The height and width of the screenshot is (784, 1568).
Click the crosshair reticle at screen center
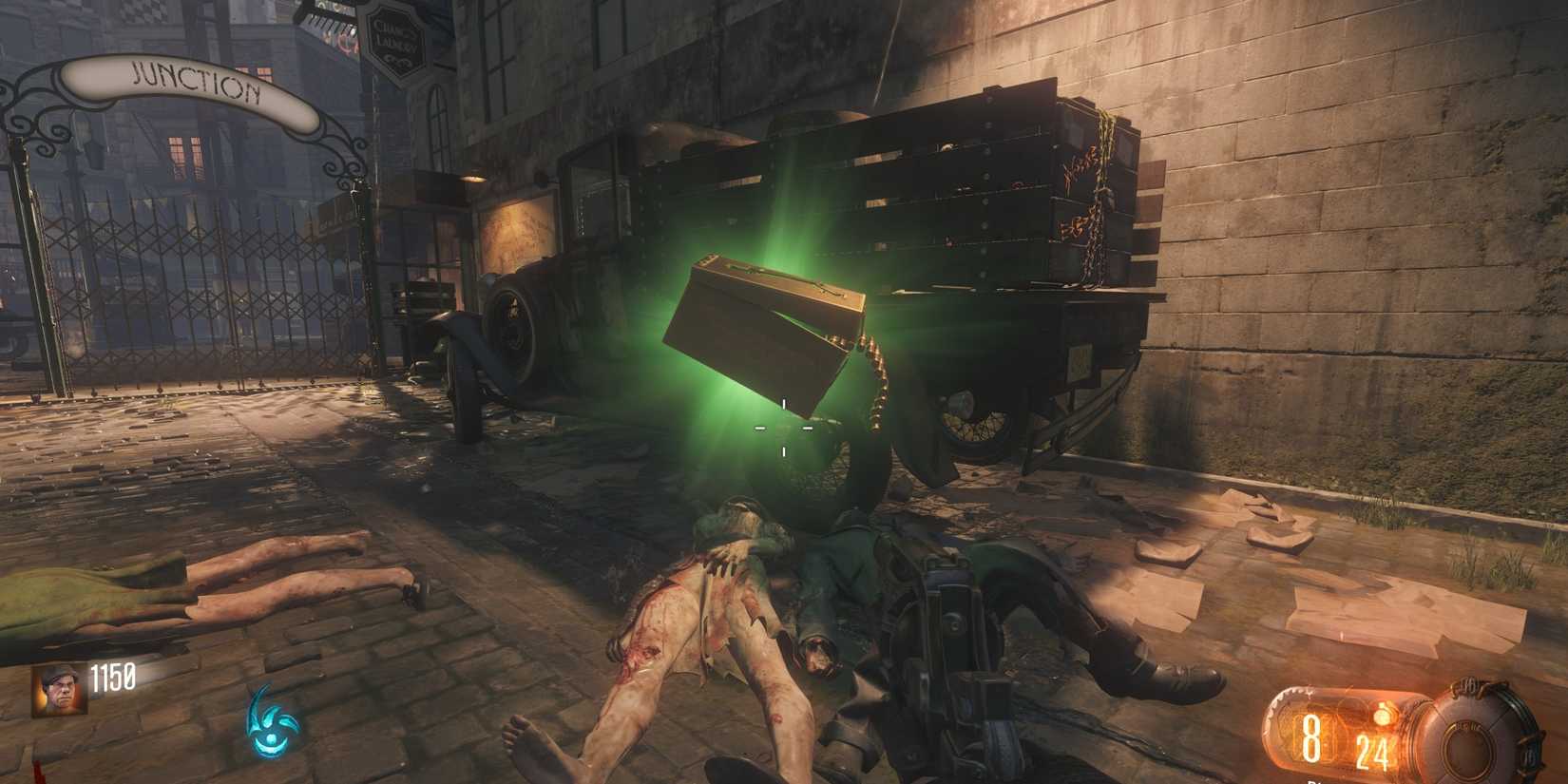pyautogui.click(x=784, y=430)
